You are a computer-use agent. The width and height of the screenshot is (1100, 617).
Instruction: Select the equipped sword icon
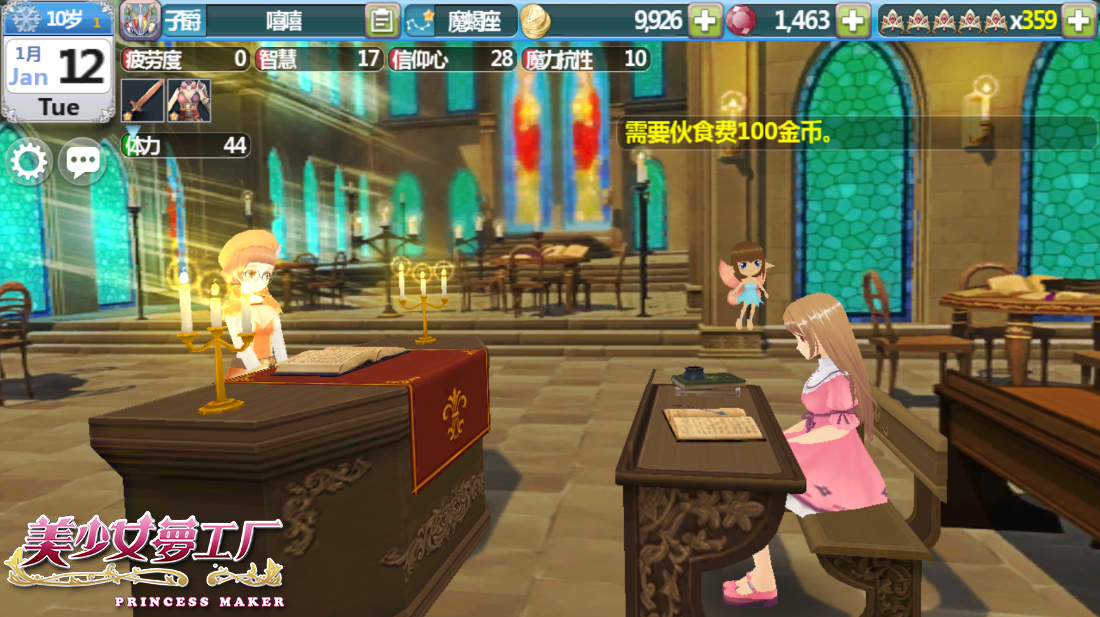(x=141, y=101)
